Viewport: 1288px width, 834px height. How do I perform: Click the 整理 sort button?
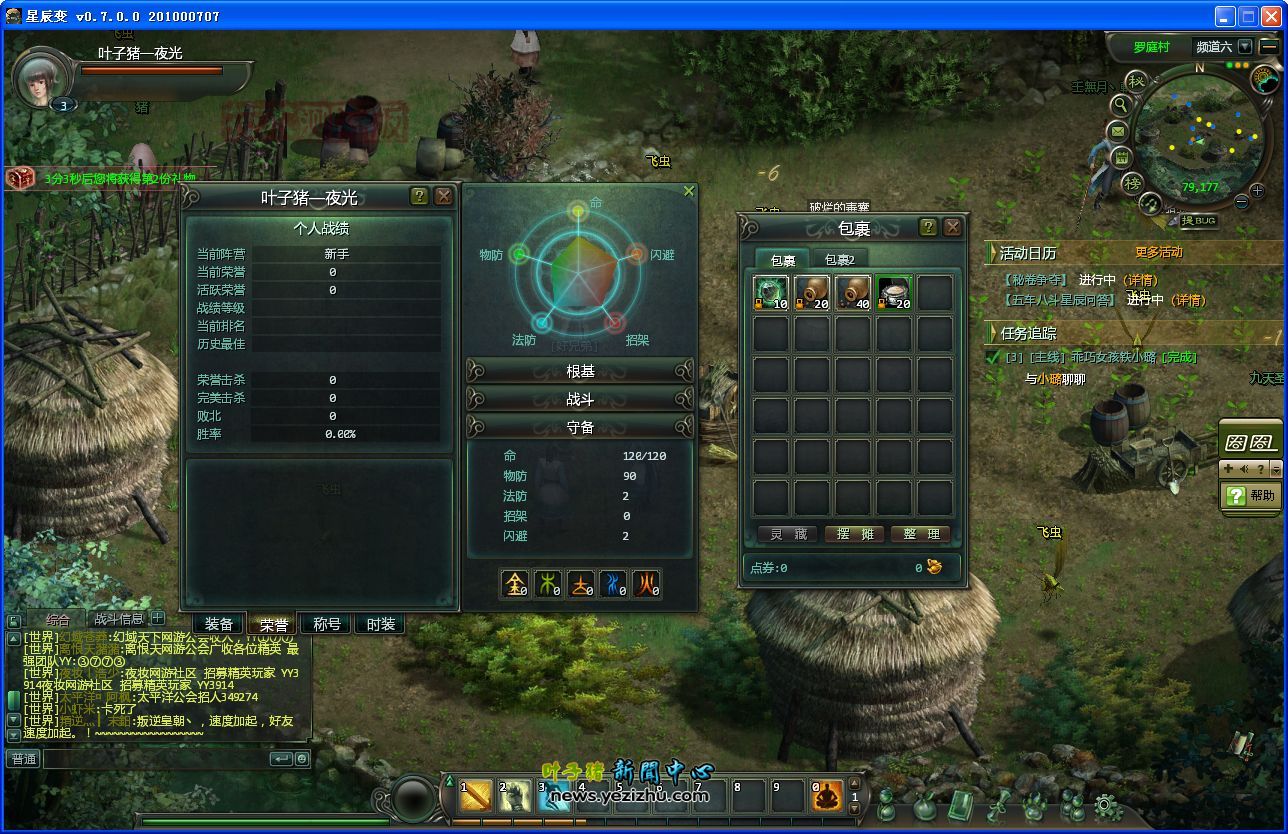(x=920, y=534)
